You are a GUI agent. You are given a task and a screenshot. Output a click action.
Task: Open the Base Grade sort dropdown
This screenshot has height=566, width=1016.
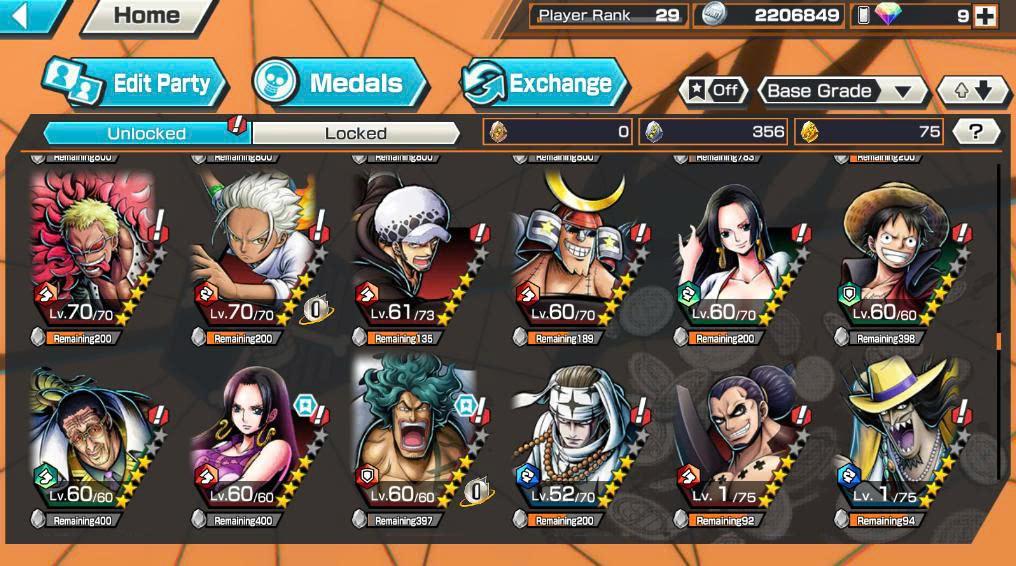pos(842,91)
